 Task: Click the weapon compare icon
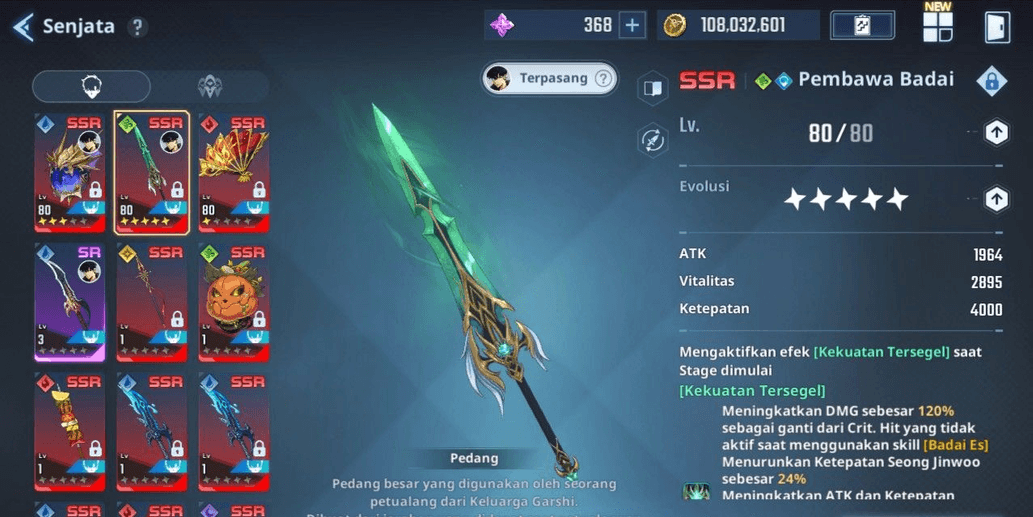(x=653, y=88)
